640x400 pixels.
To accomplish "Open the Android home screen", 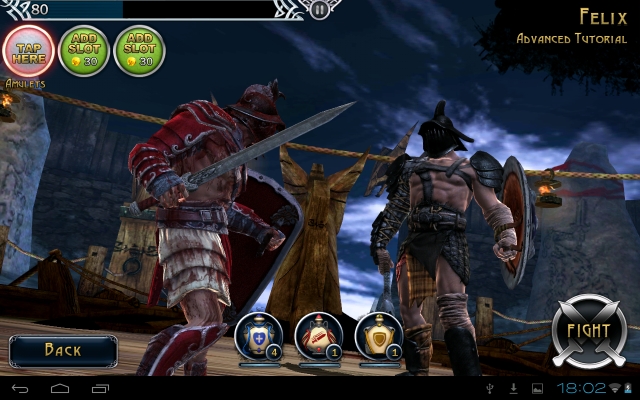I will pos(60,387).
